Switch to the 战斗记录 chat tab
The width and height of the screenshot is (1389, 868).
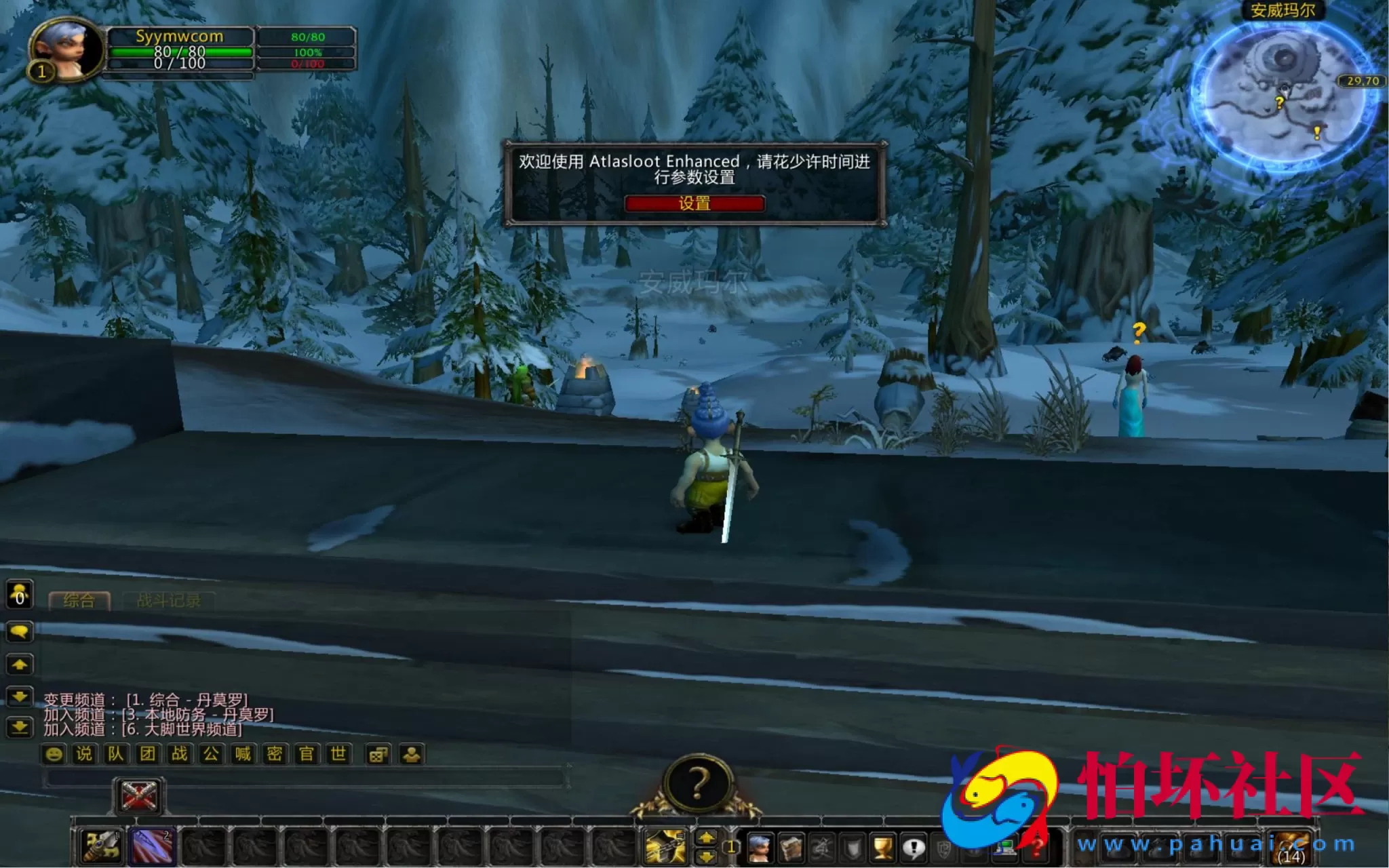point(170,599)
